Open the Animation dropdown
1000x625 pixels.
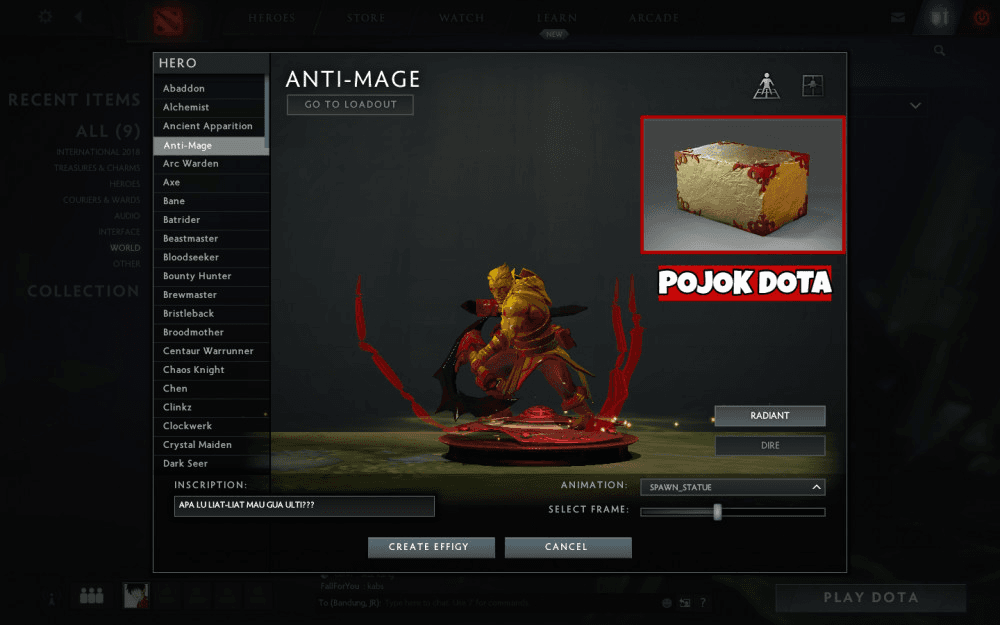coord(735,487)
